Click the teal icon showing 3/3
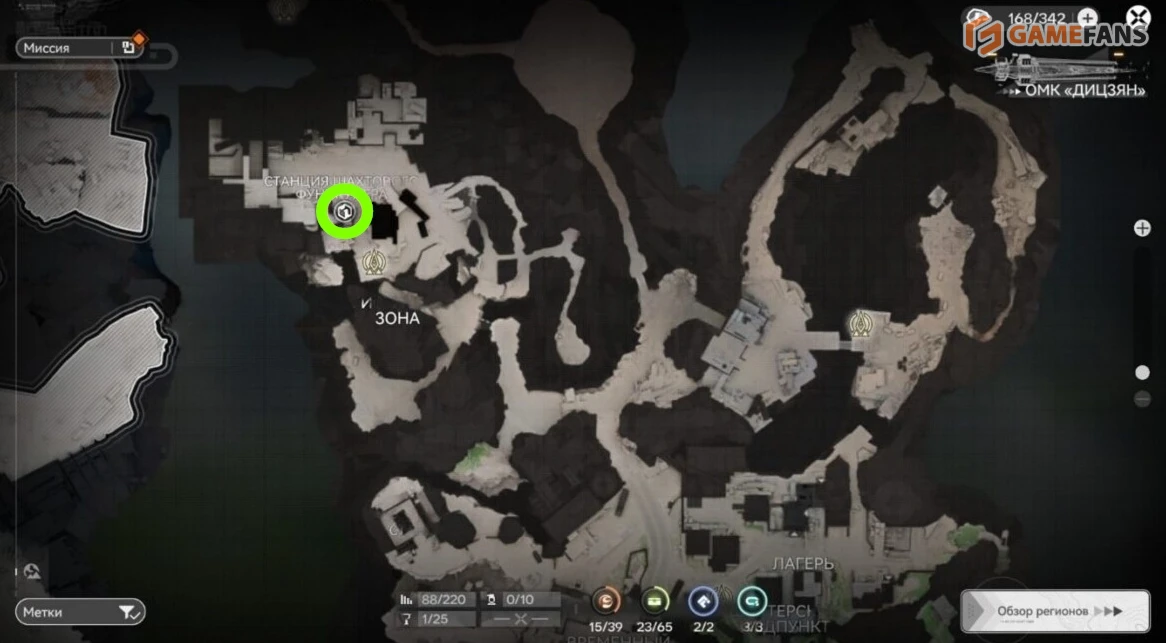Viewport: 1166px width, 643px height. tap(752, 601)
